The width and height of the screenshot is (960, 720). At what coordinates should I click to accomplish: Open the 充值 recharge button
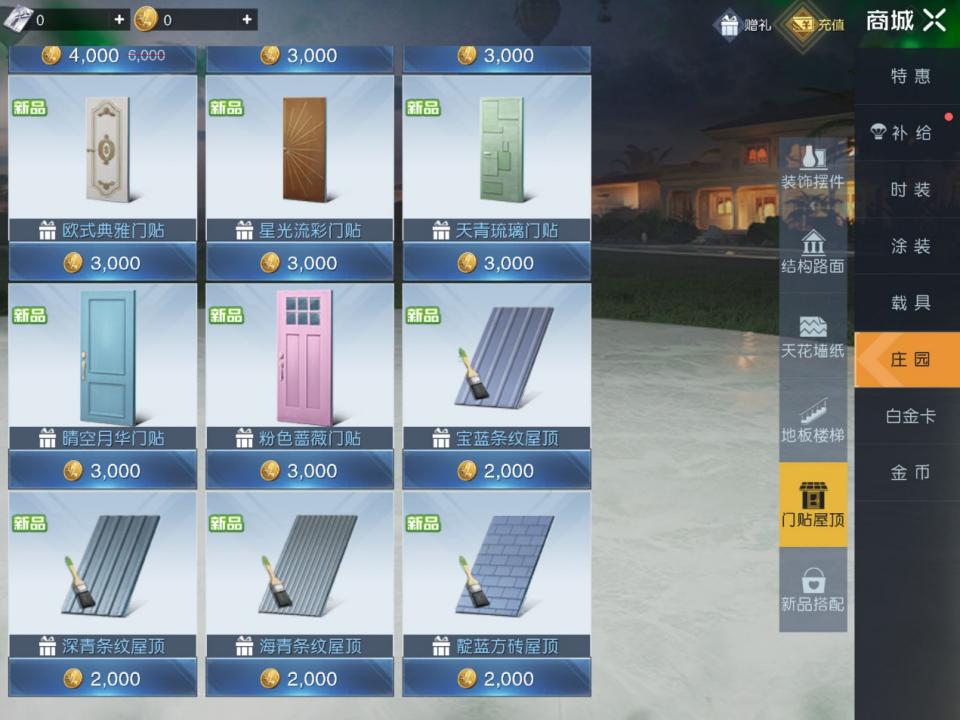click(816, 24)
